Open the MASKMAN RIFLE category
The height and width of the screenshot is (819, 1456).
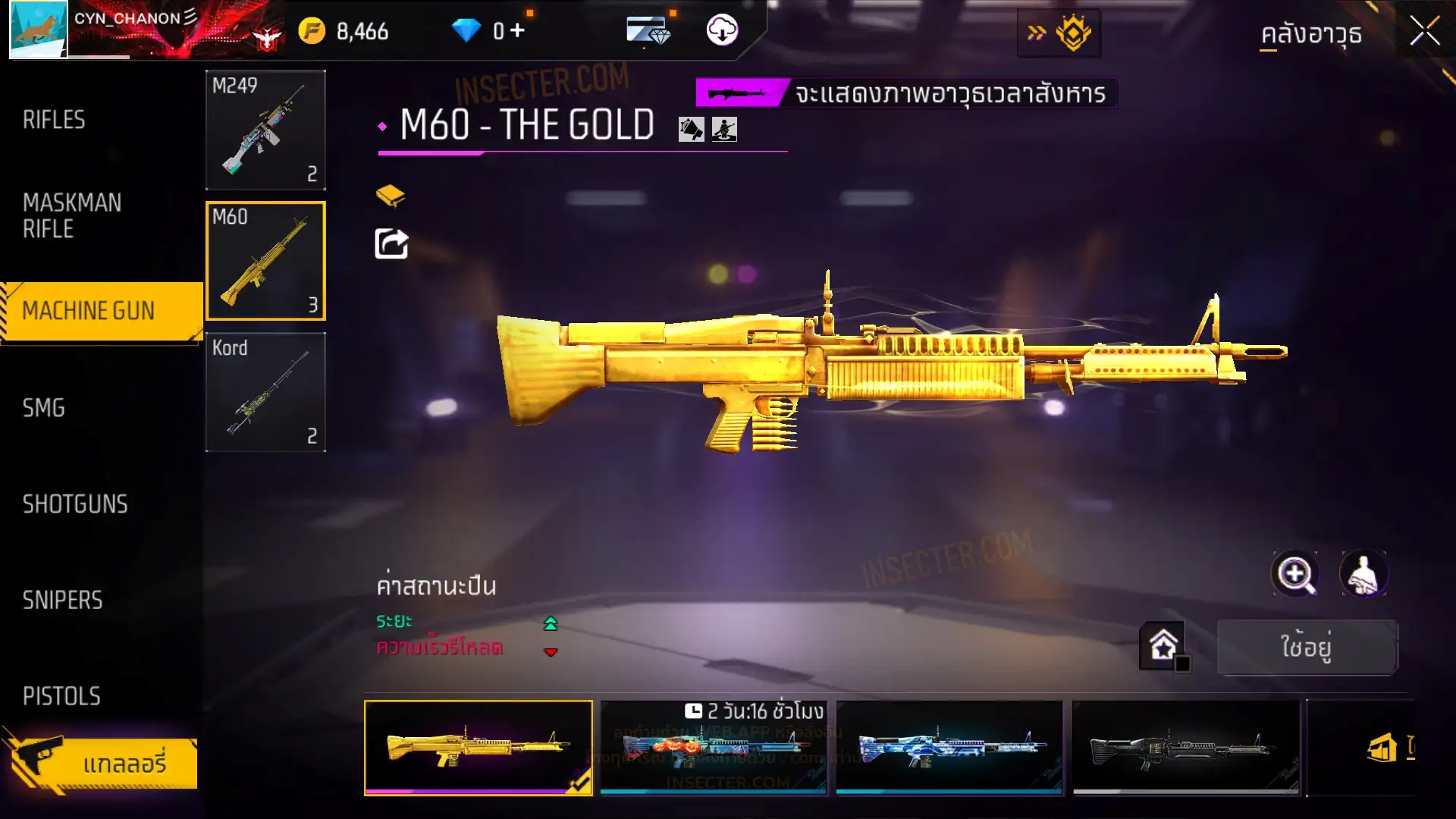click(72, 216)
